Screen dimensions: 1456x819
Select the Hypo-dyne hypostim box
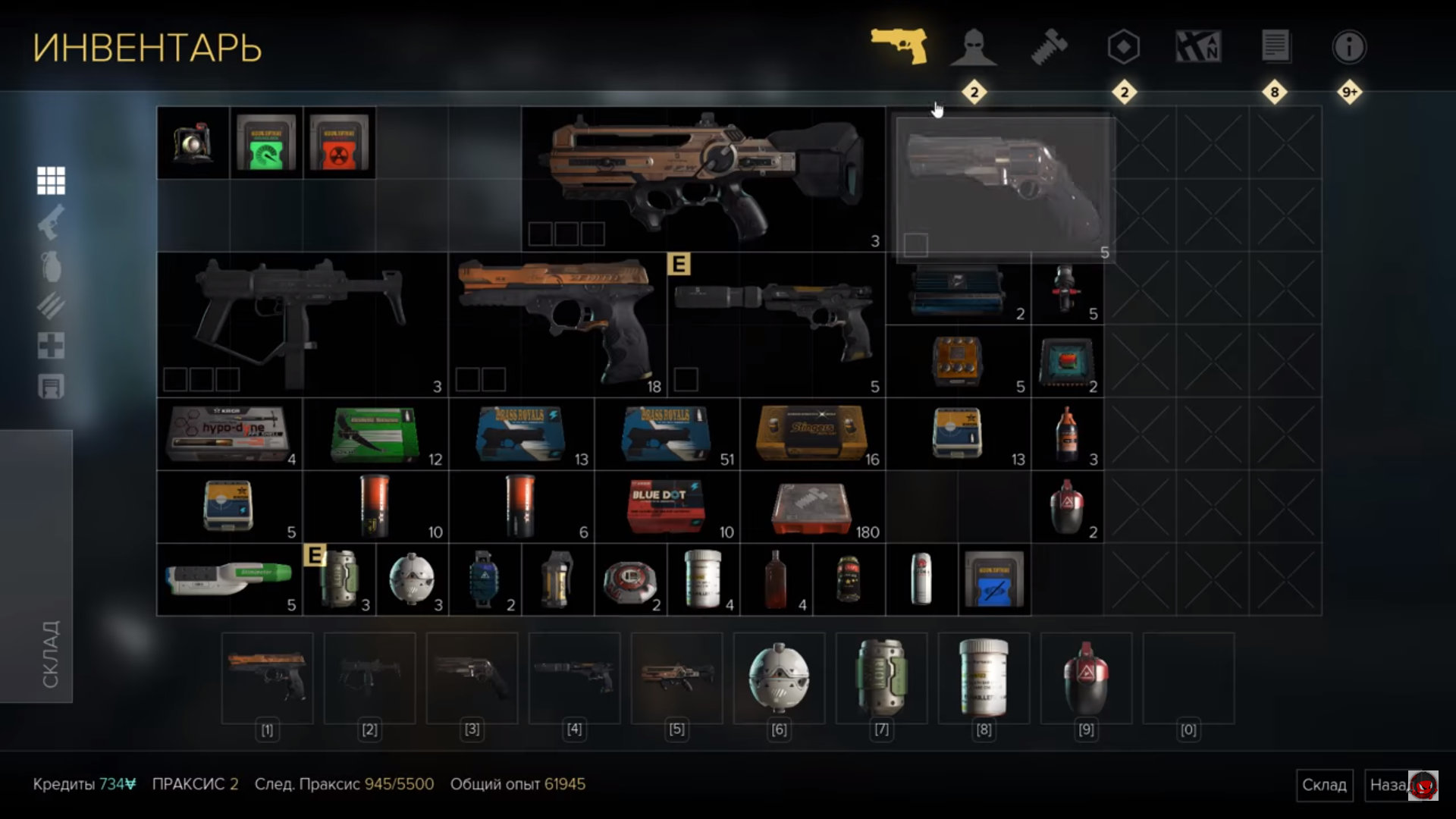coord(228,434)
